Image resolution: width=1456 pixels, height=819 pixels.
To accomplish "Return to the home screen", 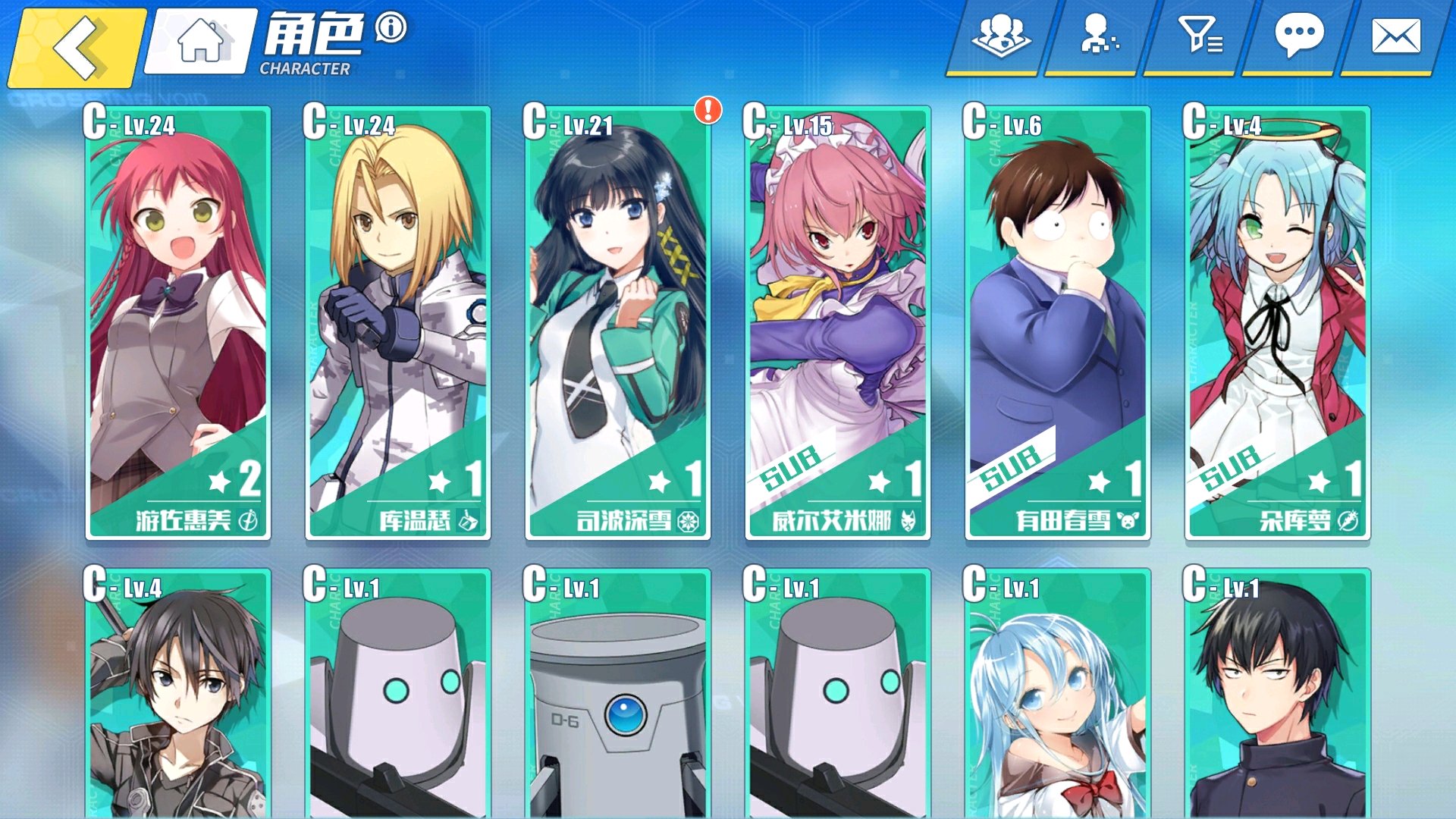I will pos(201,42).
